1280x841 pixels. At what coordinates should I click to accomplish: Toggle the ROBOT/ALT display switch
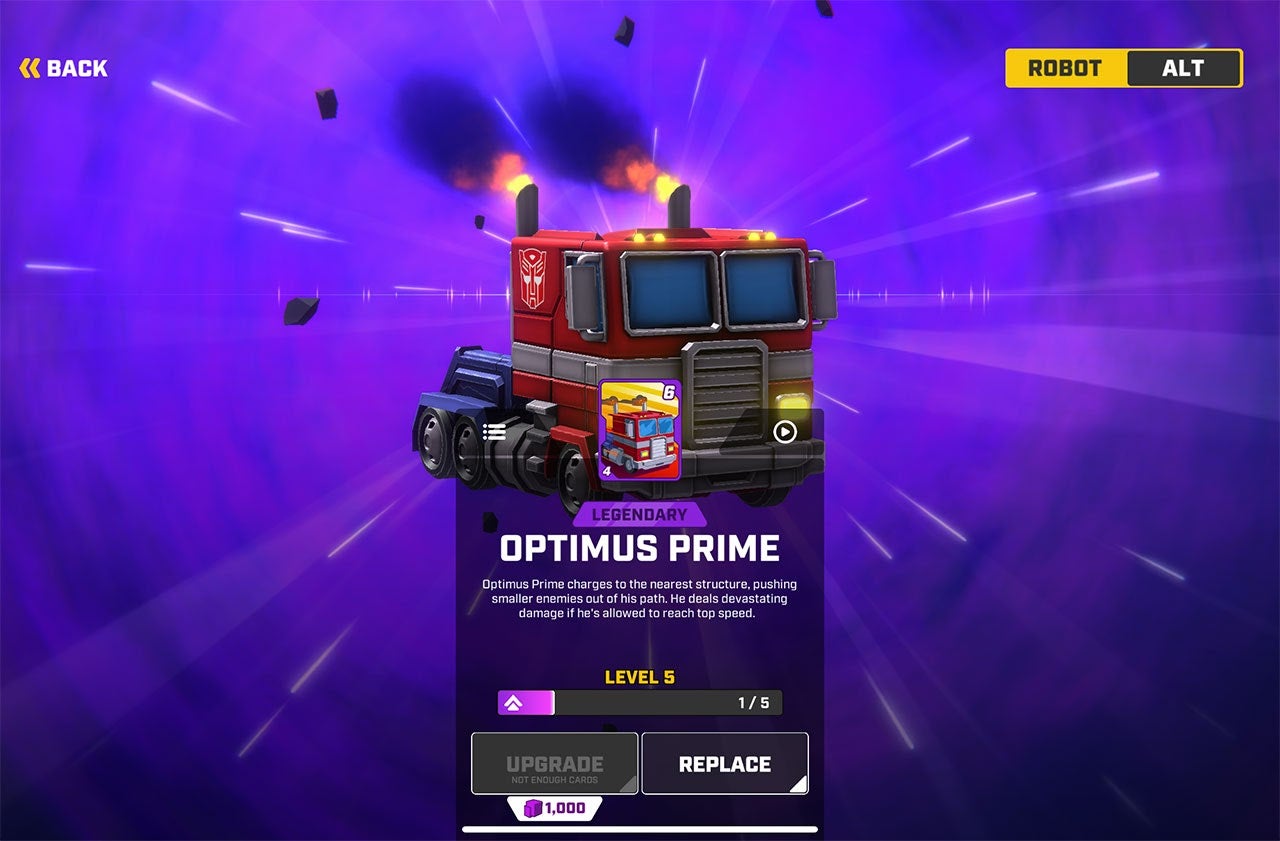coord(1123,68)
